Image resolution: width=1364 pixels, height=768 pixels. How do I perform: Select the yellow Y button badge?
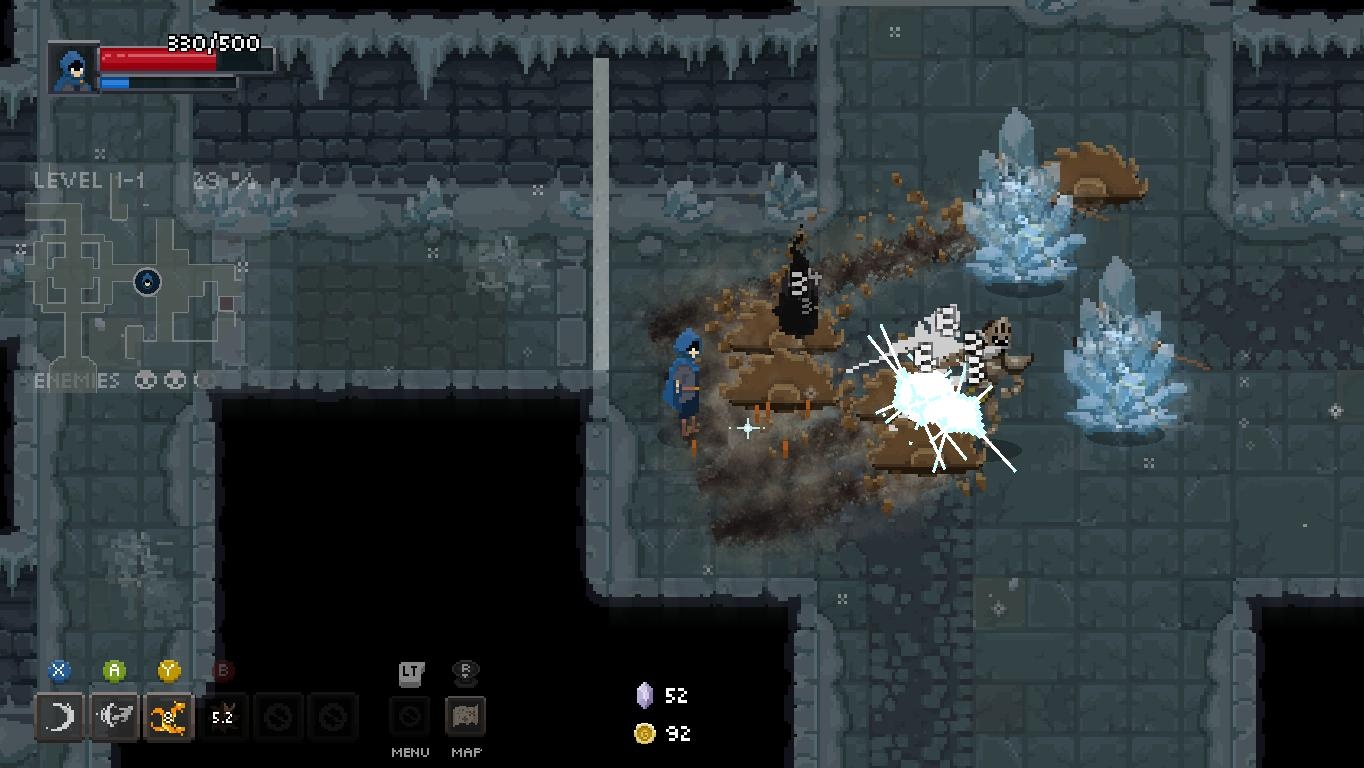point(169,671)
